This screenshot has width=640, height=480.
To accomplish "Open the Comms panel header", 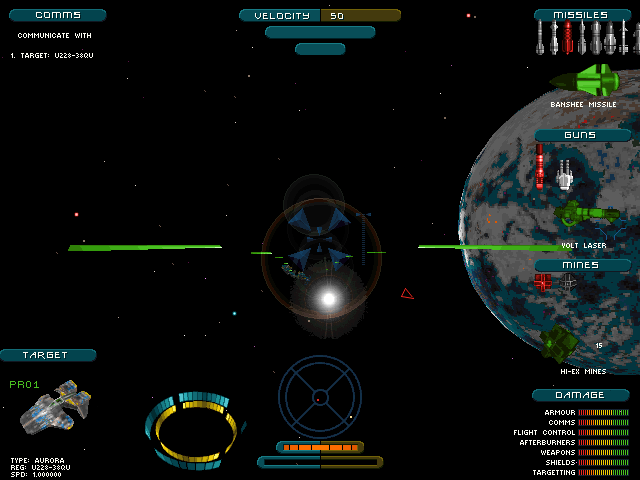I will (55, 15).
